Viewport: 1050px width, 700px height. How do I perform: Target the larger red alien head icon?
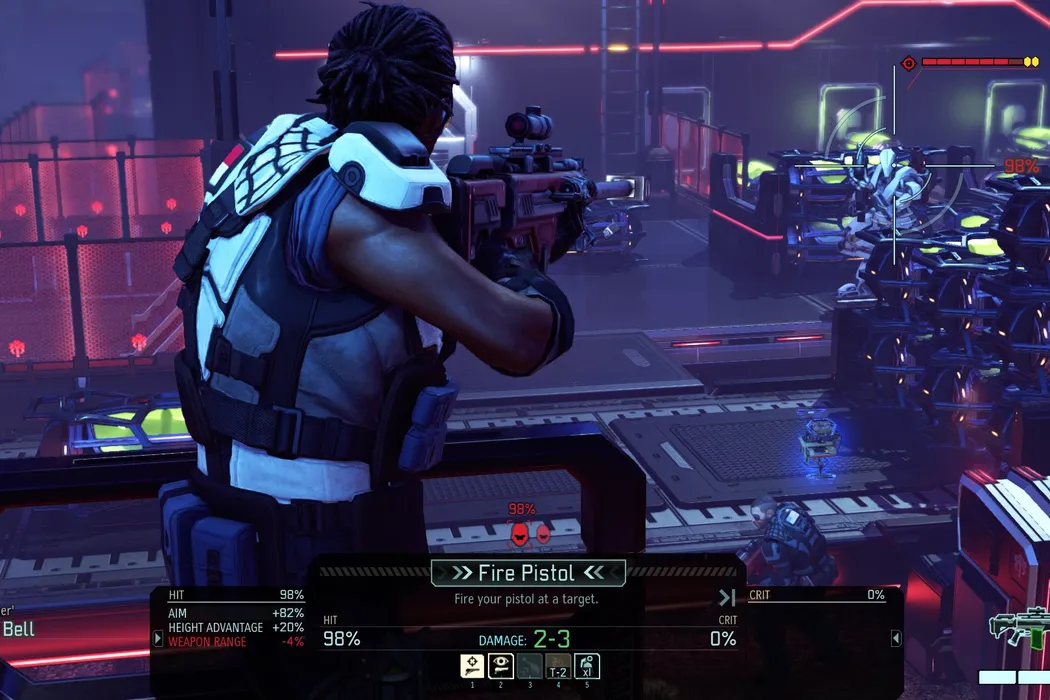(520, 535)
